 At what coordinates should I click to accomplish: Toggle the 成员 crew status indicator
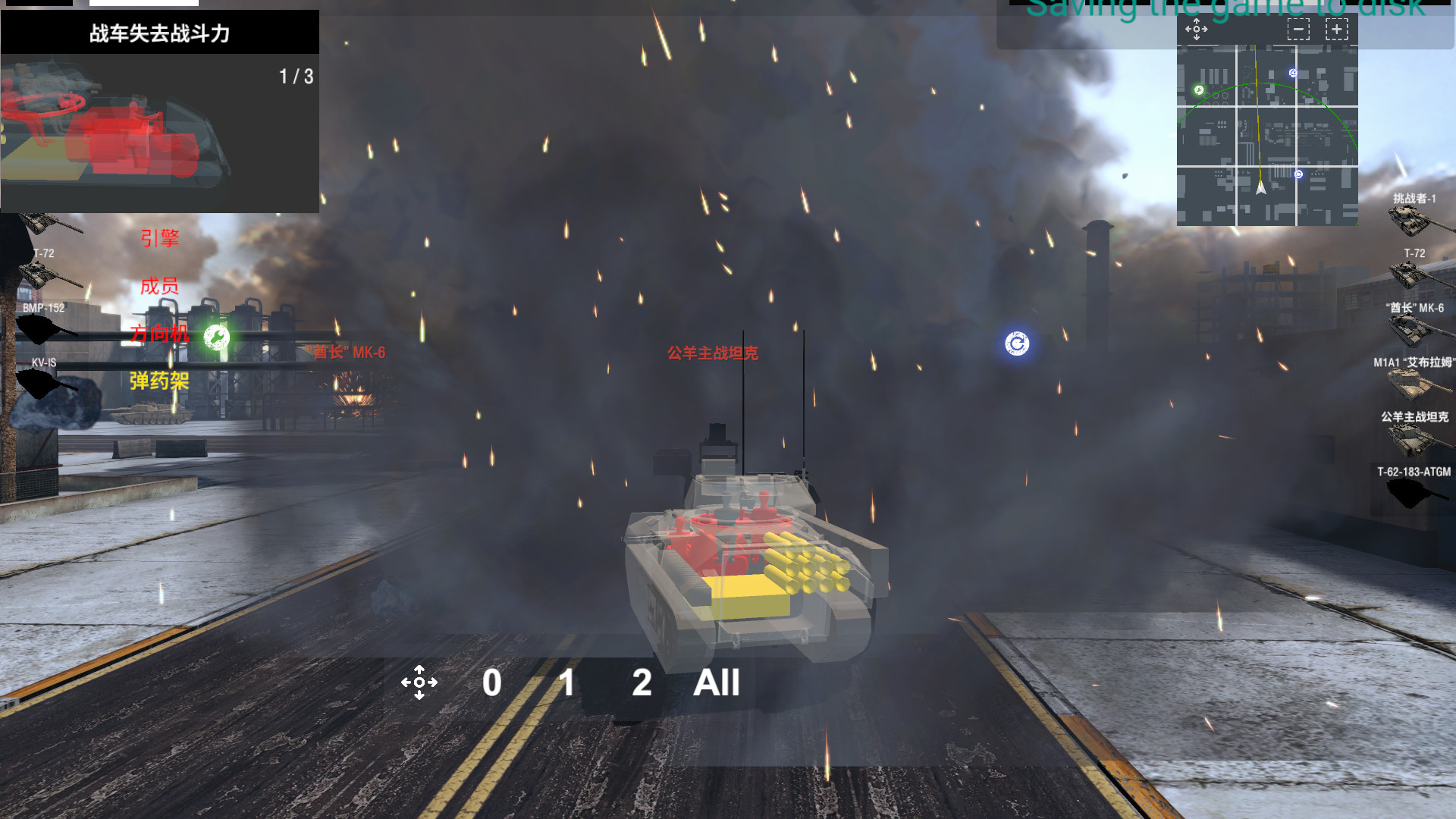159,287
